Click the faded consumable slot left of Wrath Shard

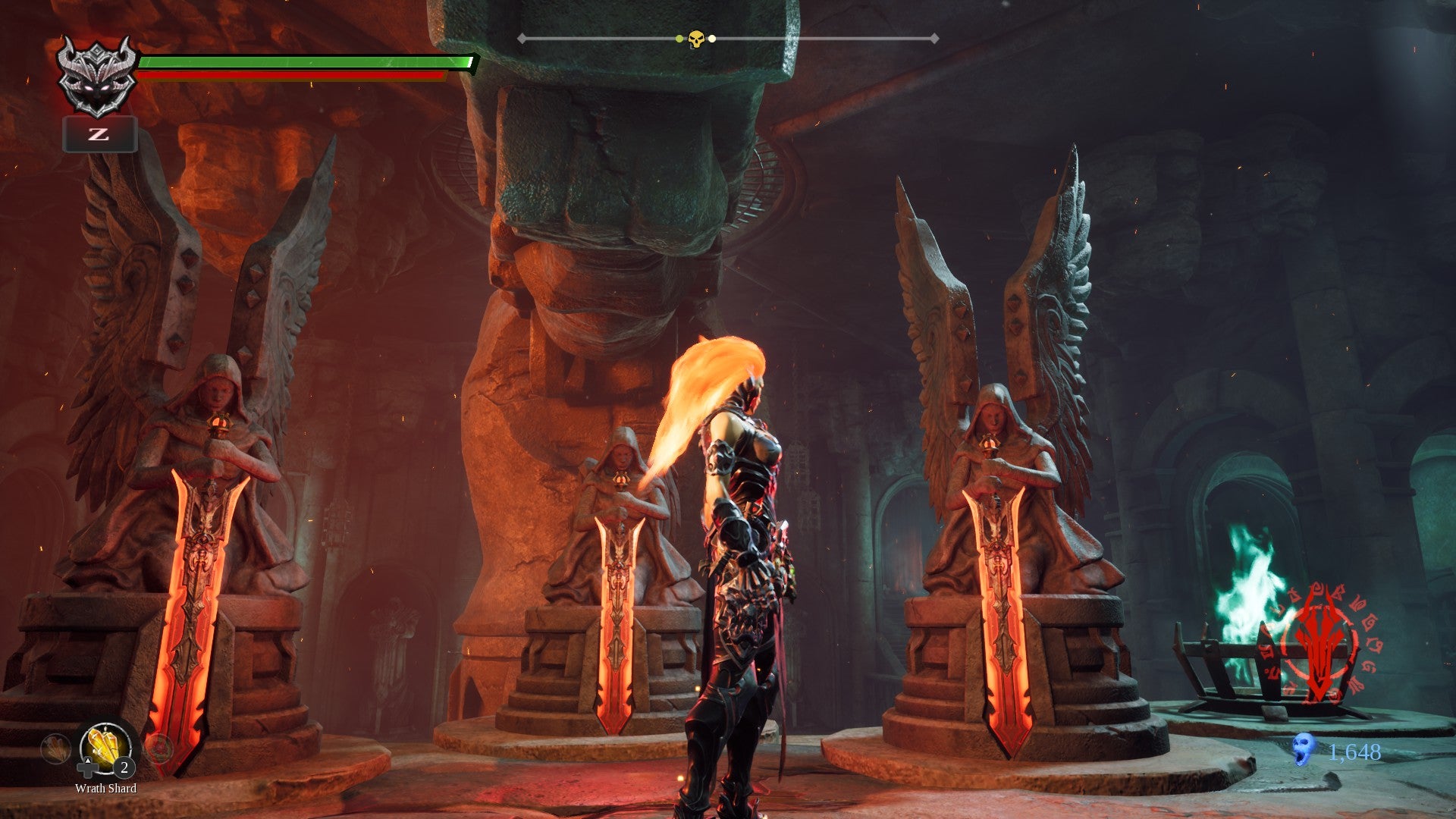tap(56, 749)
